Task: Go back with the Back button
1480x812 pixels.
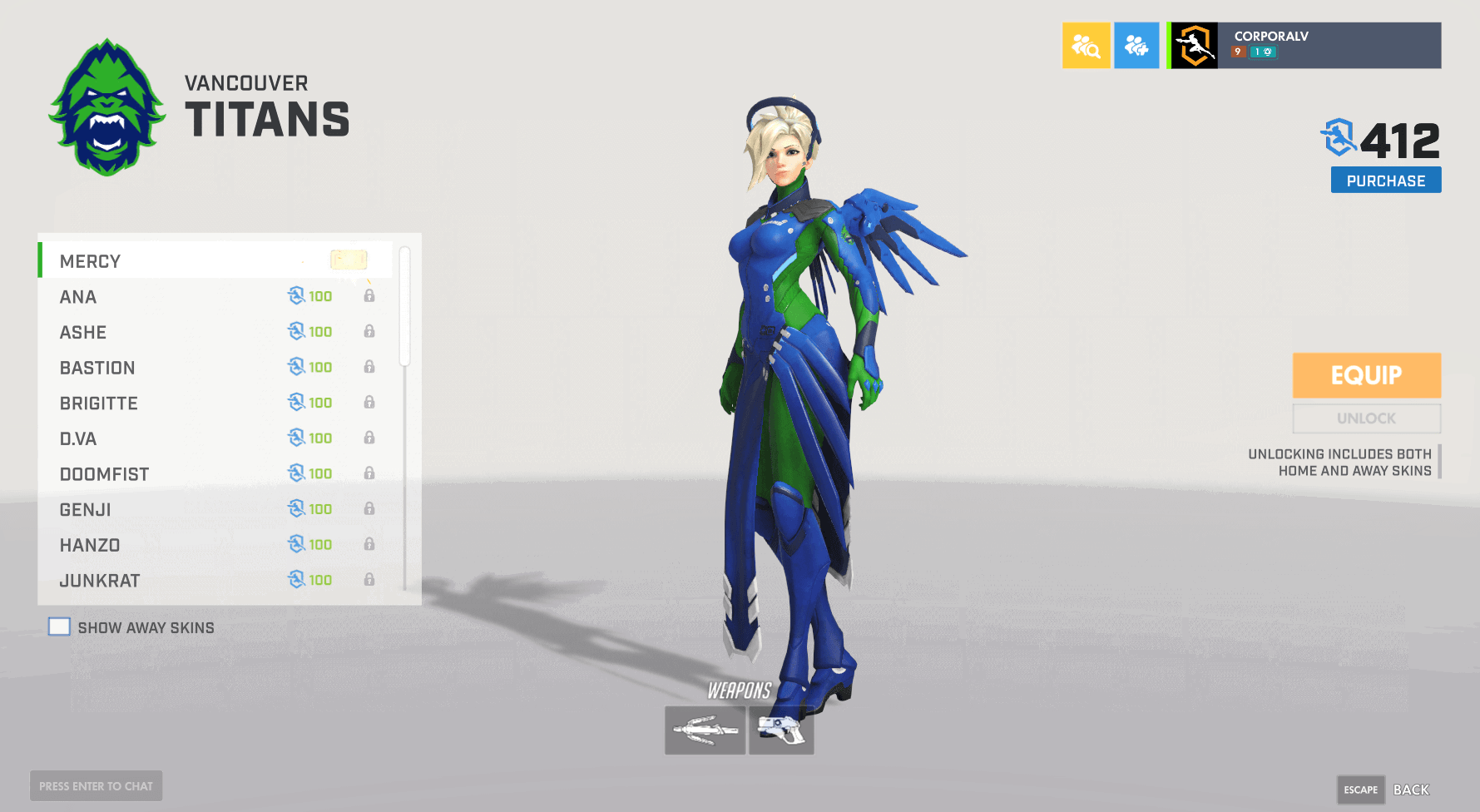Action: pos(1410,790)
